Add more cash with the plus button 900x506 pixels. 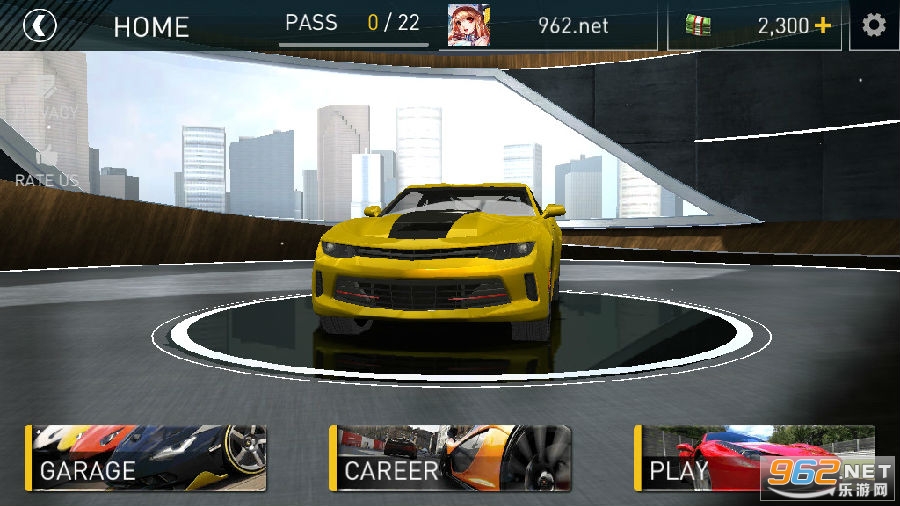pos(823,25)
